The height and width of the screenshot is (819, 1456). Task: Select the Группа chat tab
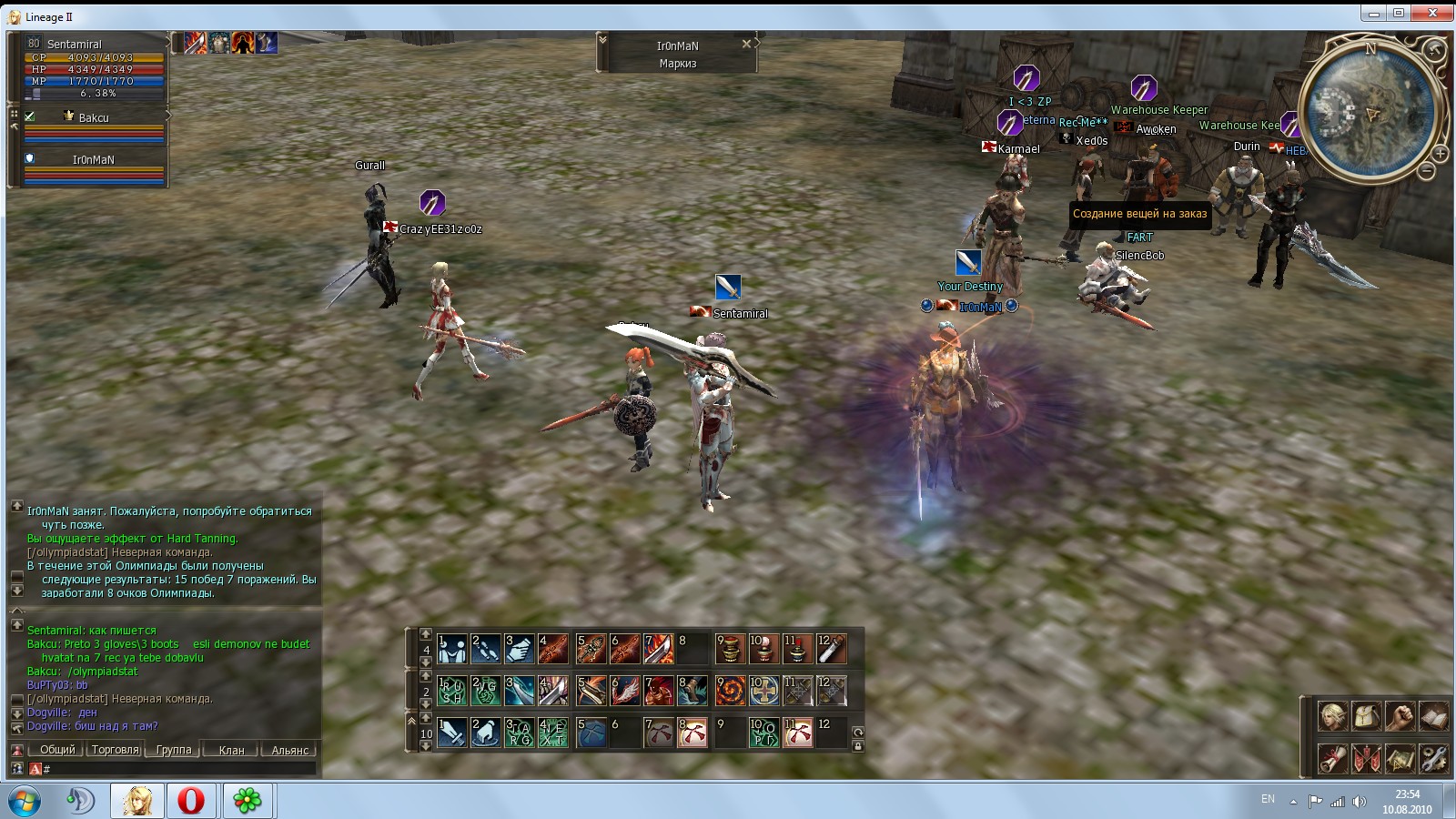click(173, 750)
